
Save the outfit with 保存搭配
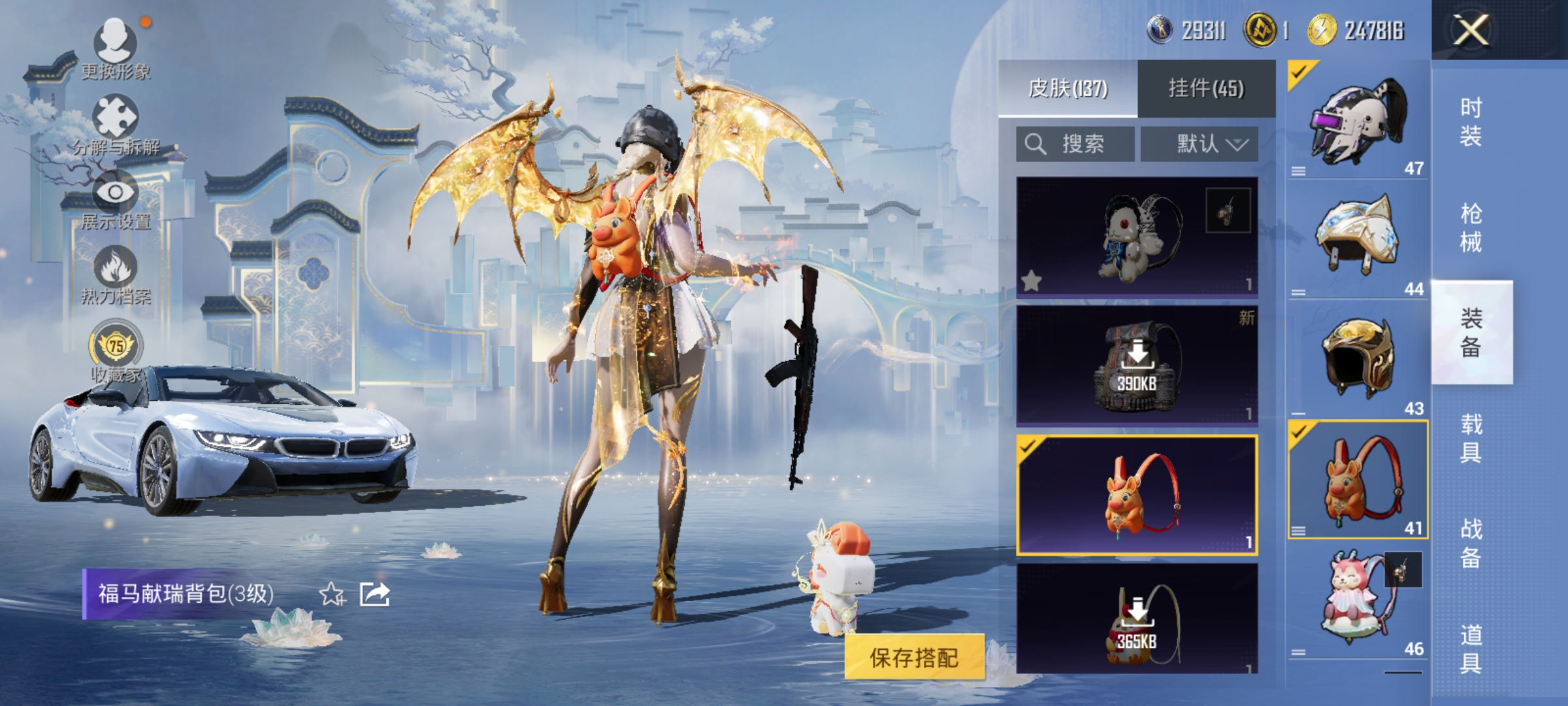click(914, 657)
